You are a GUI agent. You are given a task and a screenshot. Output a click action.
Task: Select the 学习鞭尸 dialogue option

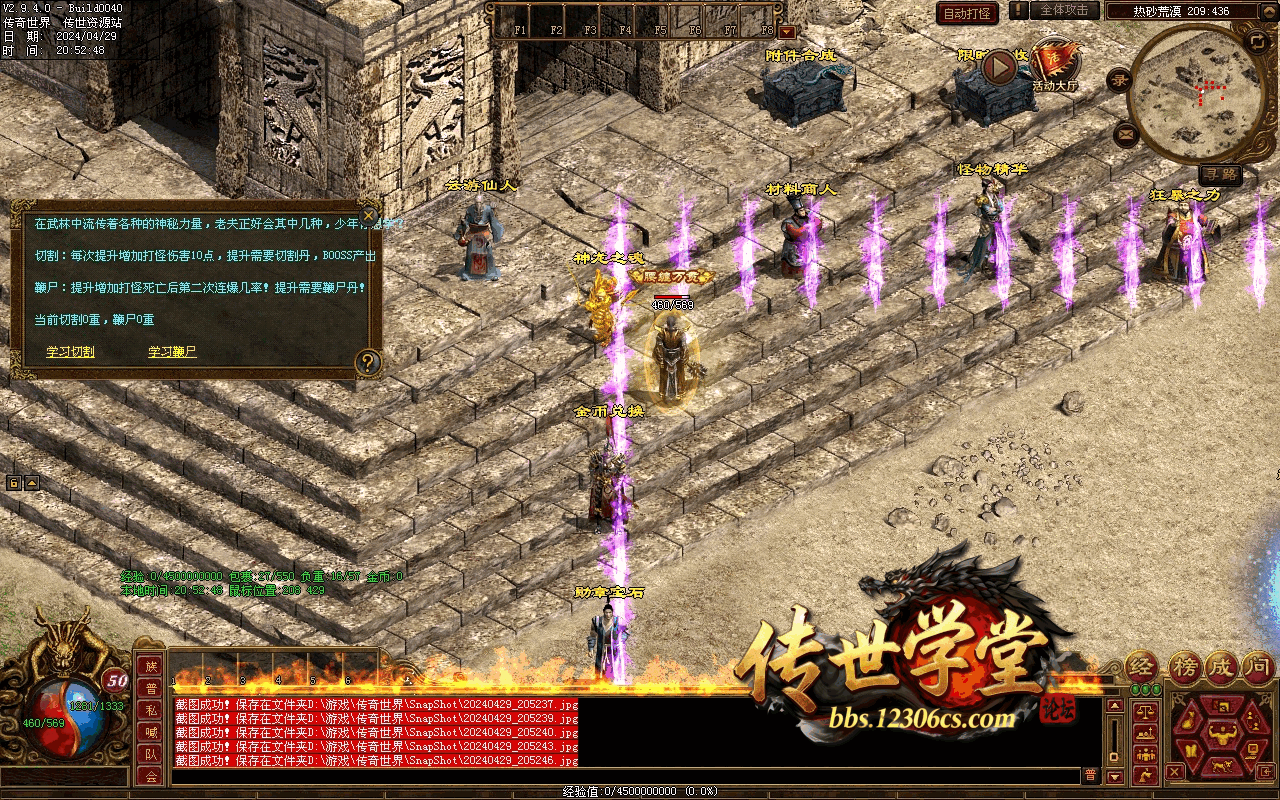pos(172,352)
